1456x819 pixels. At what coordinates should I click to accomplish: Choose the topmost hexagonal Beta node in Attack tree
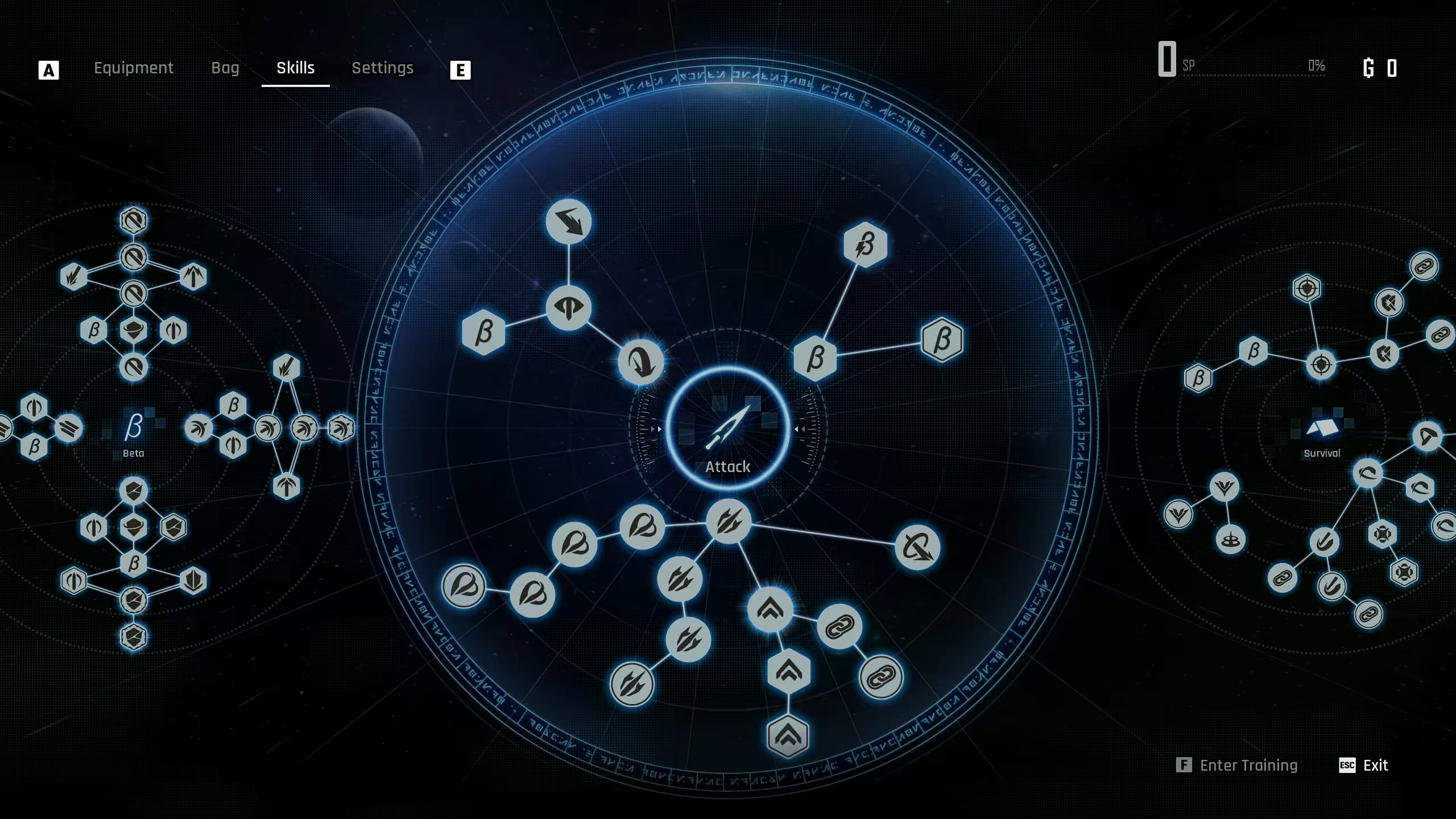pyautogui.click(x=865, y=245)
